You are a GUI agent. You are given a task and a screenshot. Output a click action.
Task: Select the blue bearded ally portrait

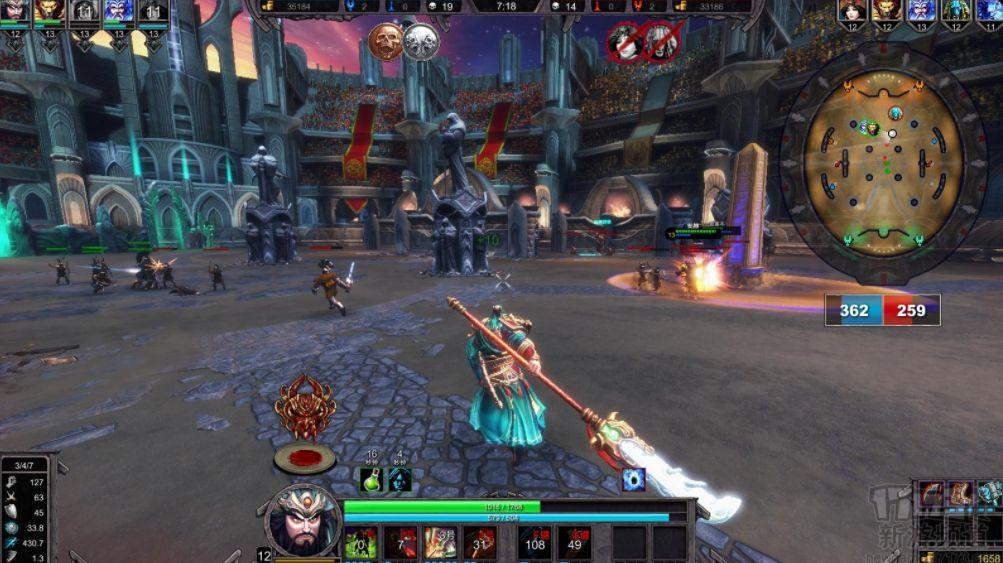[x=118, y=12]
